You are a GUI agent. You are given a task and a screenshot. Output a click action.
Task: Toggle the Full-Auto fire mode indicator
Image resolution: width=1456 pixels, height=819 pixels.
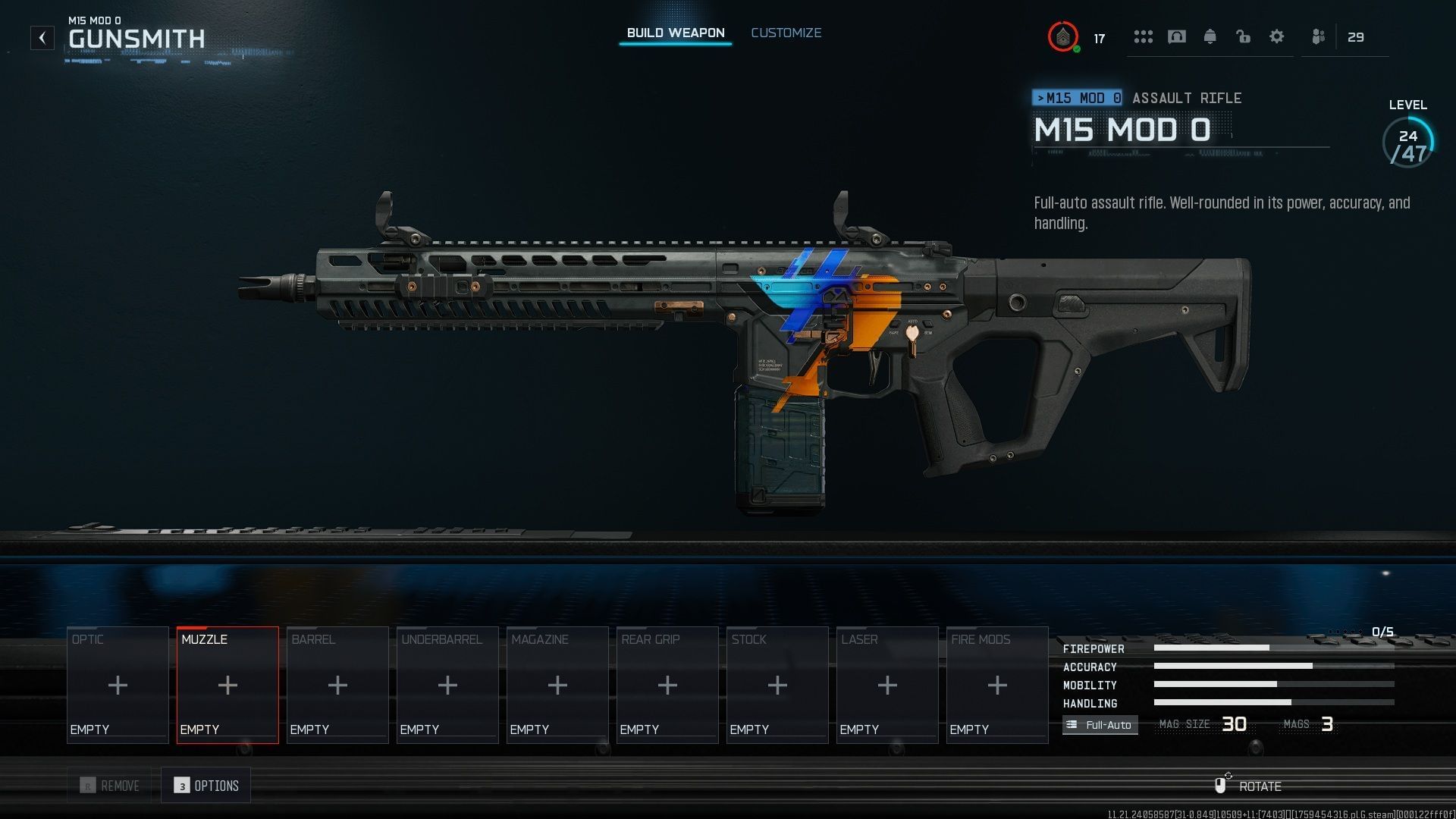pyautogui.click(x=1100, y=725)
